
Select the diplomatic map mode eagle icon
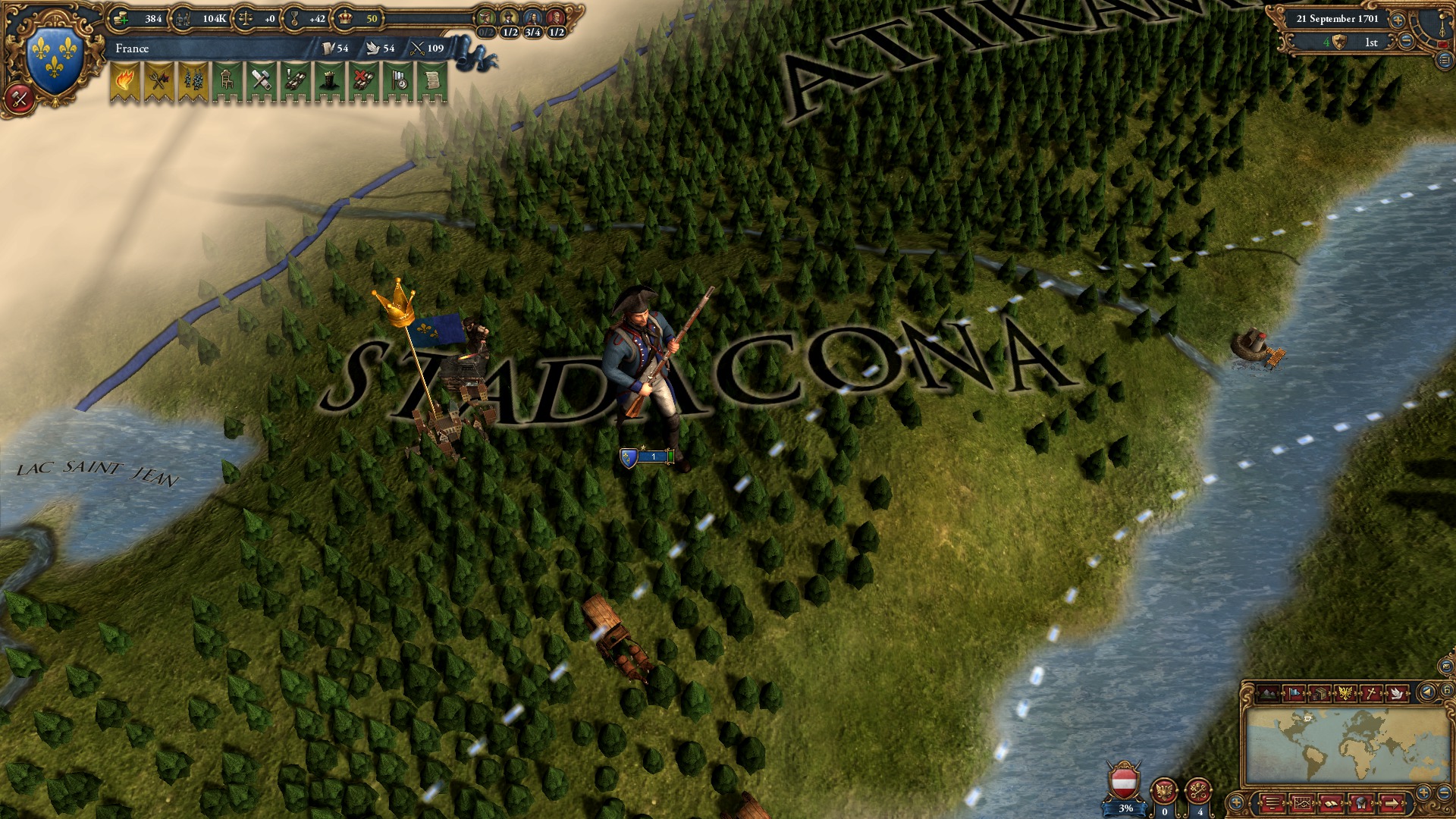click(1345, 693)
